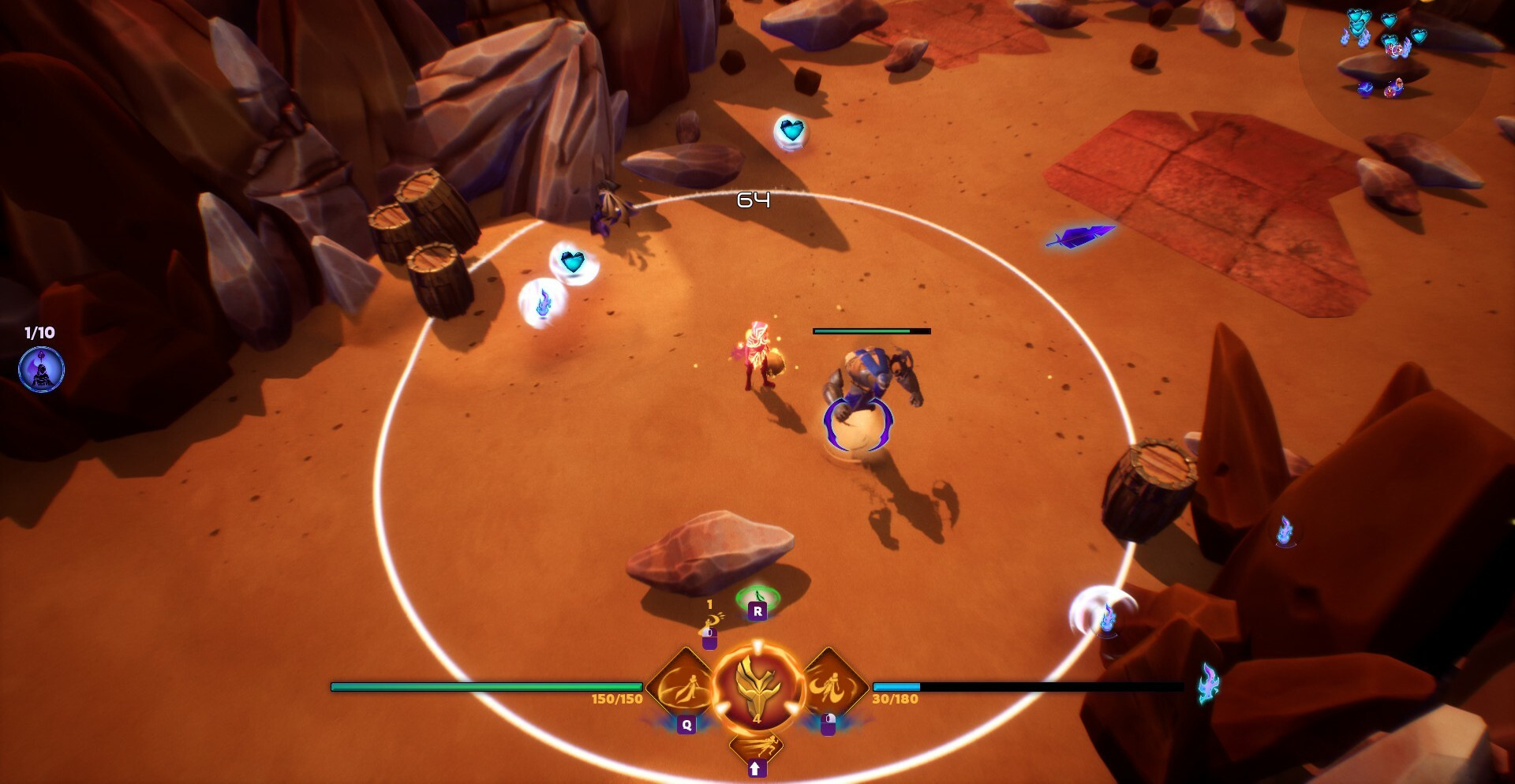This screenshot has height=784, width=1515.
Task: Select the small moon-strike attack icon
Action: [x=710, y=622]
